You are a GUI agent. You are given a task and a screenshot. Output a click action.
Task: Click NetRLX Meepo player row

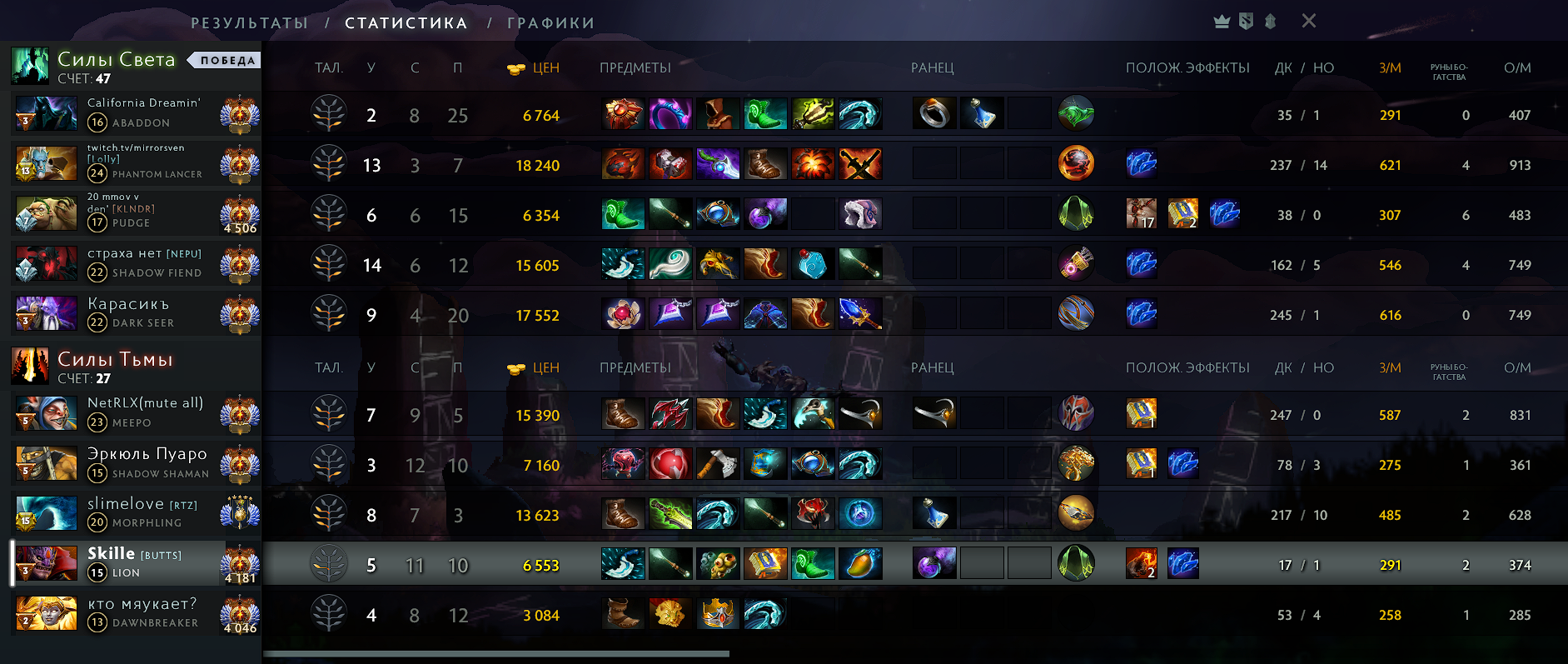coord(142,413)
